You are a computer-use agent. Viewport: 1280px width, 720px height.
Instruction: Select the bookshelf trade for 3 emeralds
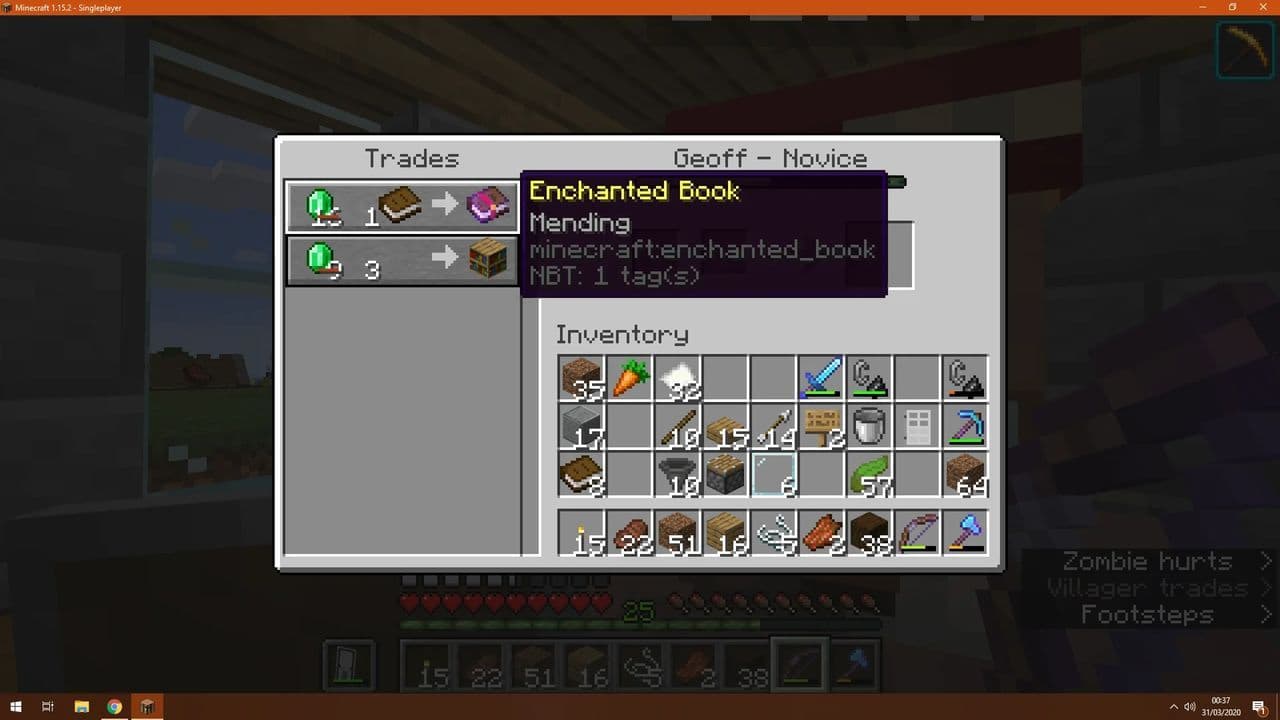point(402,262)
